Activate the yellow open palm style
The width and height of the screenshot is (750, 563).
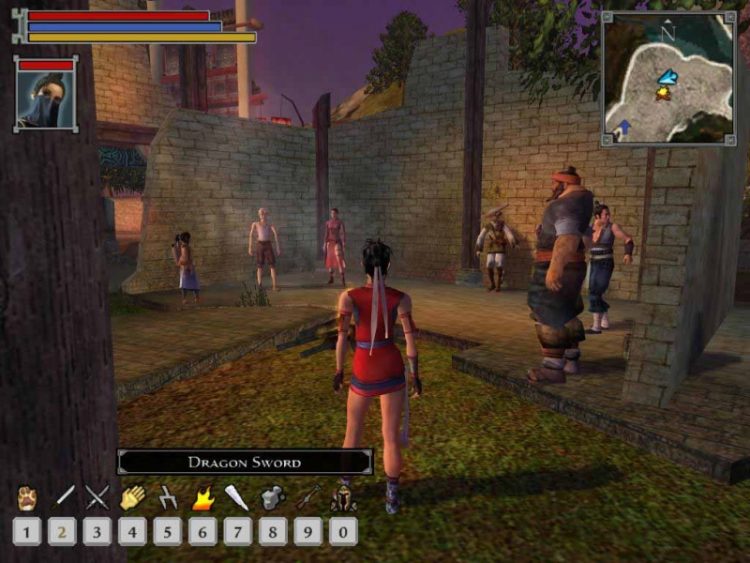pyautogui.click(x=133, y=497)
